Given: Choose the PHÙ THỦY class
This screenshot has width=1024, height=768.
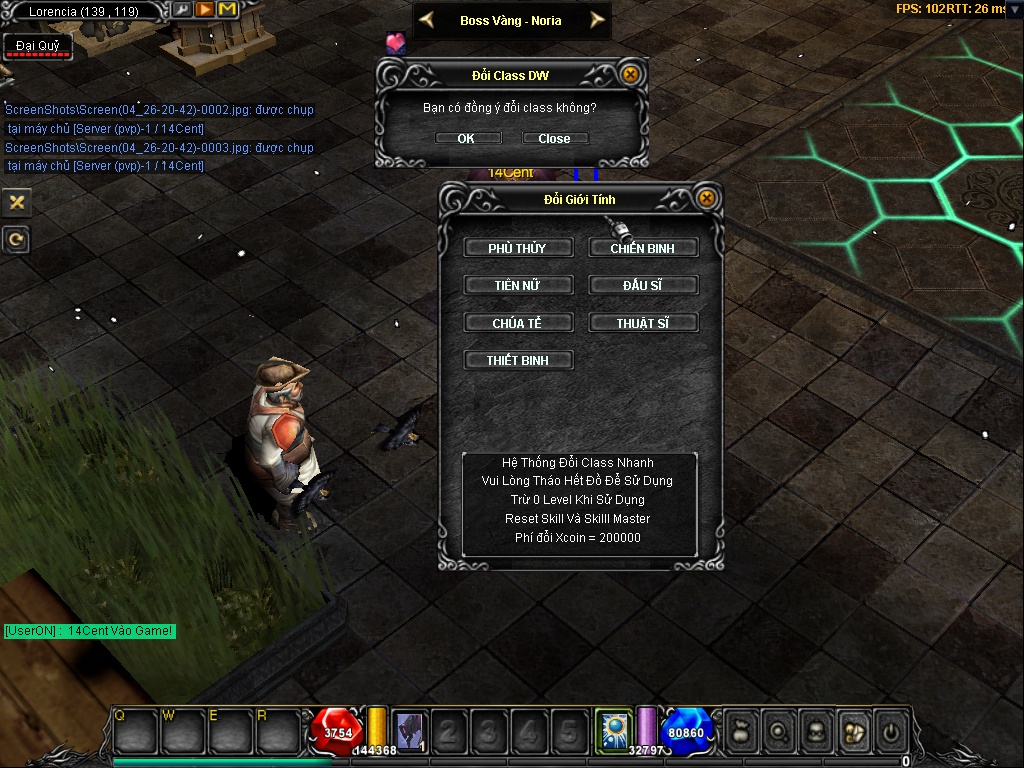Looking at the screenshot, I should pyautogui.click(x=519, y=248).
